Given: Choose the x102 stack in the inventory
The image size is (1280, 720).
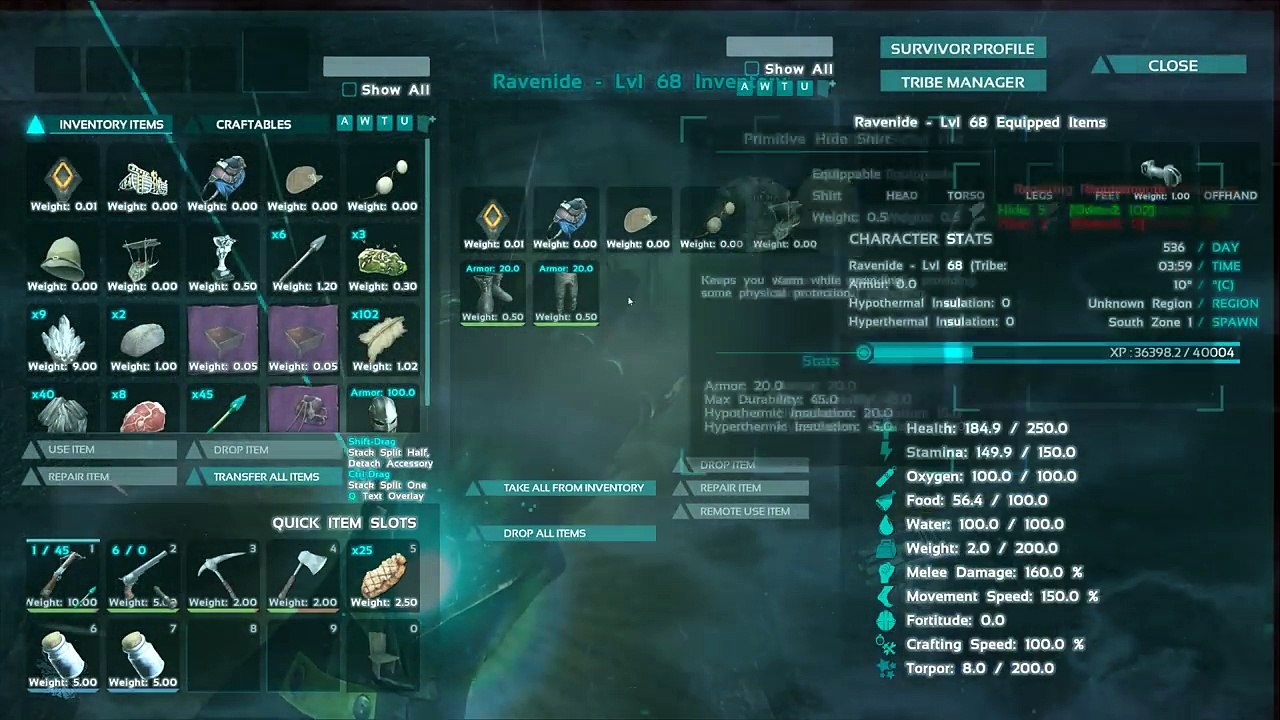Looking at the screenshot, I should tap(383, 339).
